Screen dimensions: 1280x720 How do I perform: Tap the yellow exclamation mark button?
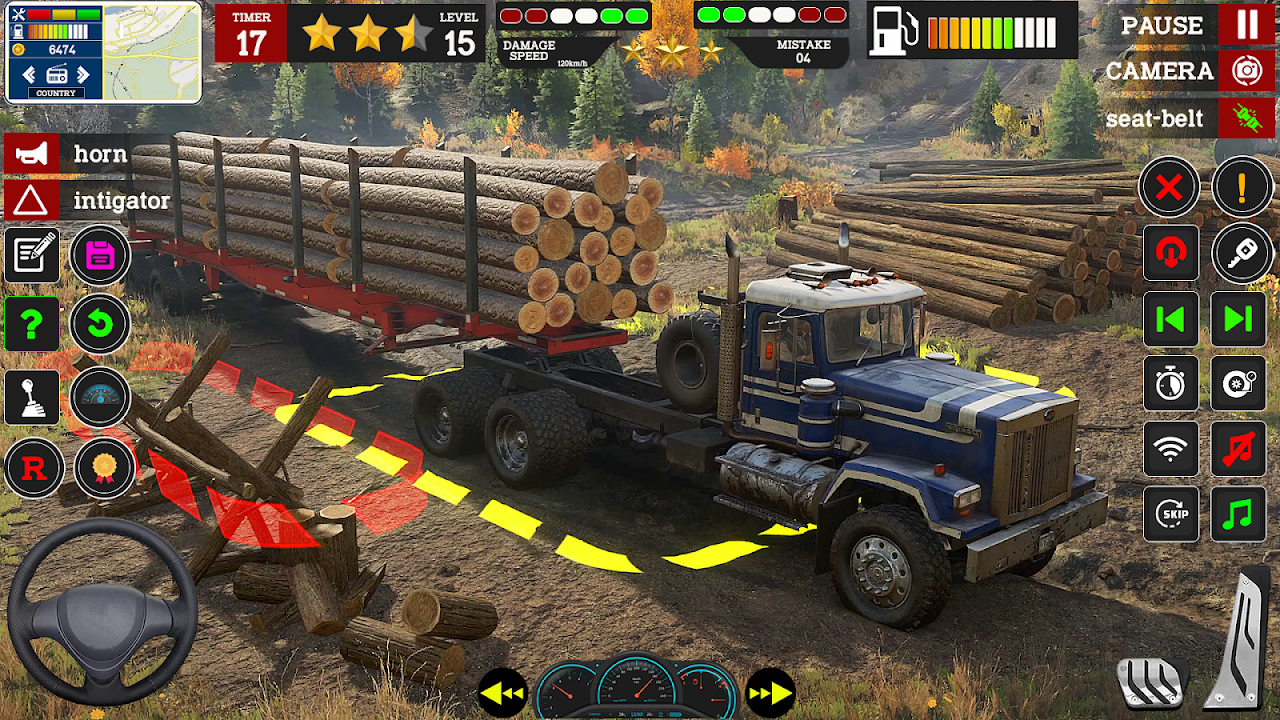(x=1242, y=187)
